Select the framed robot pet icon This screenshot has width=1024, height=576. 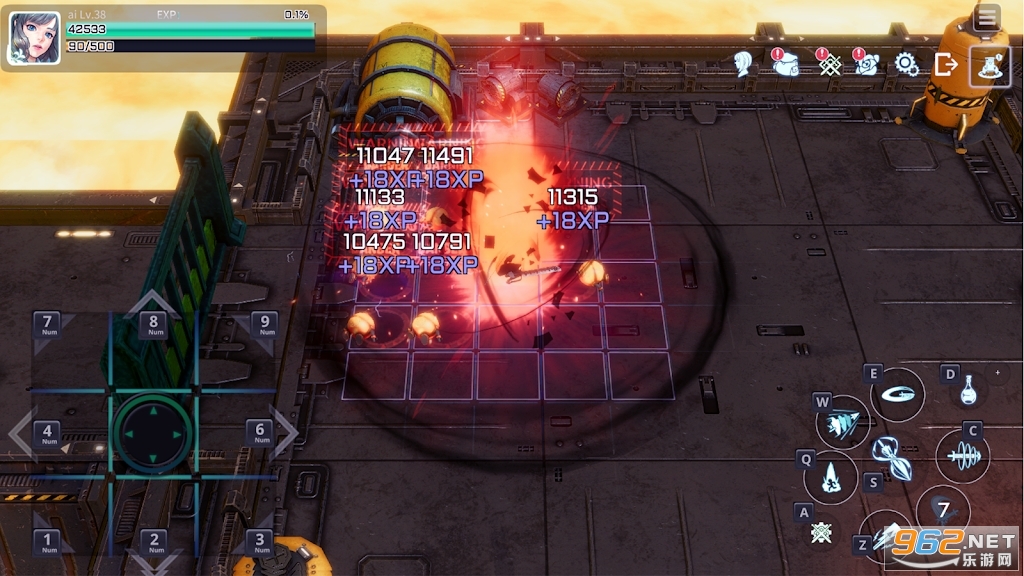click(990, 66)
